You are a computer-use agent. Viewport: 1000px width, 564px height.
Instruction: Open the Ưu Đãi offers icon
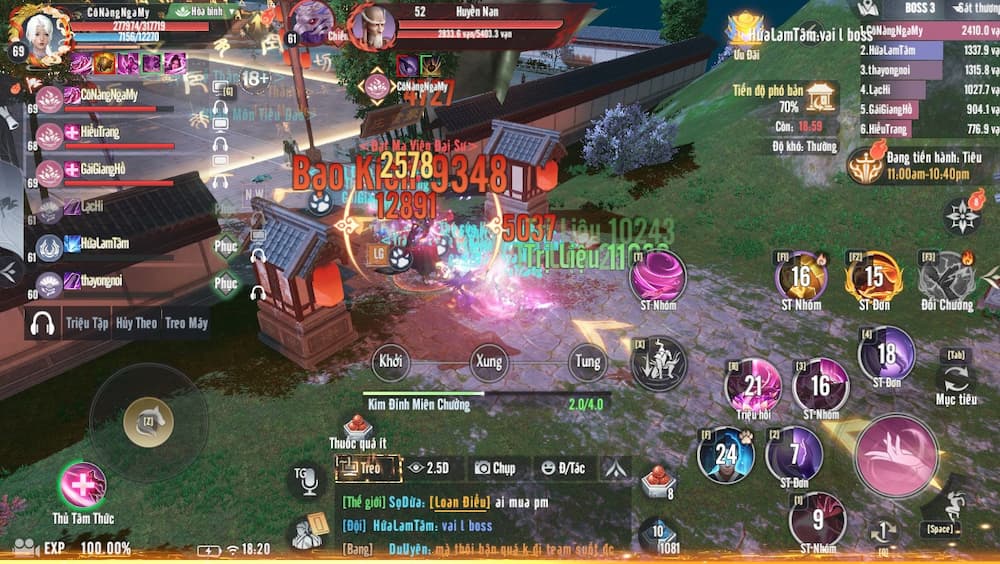point(746,30)
